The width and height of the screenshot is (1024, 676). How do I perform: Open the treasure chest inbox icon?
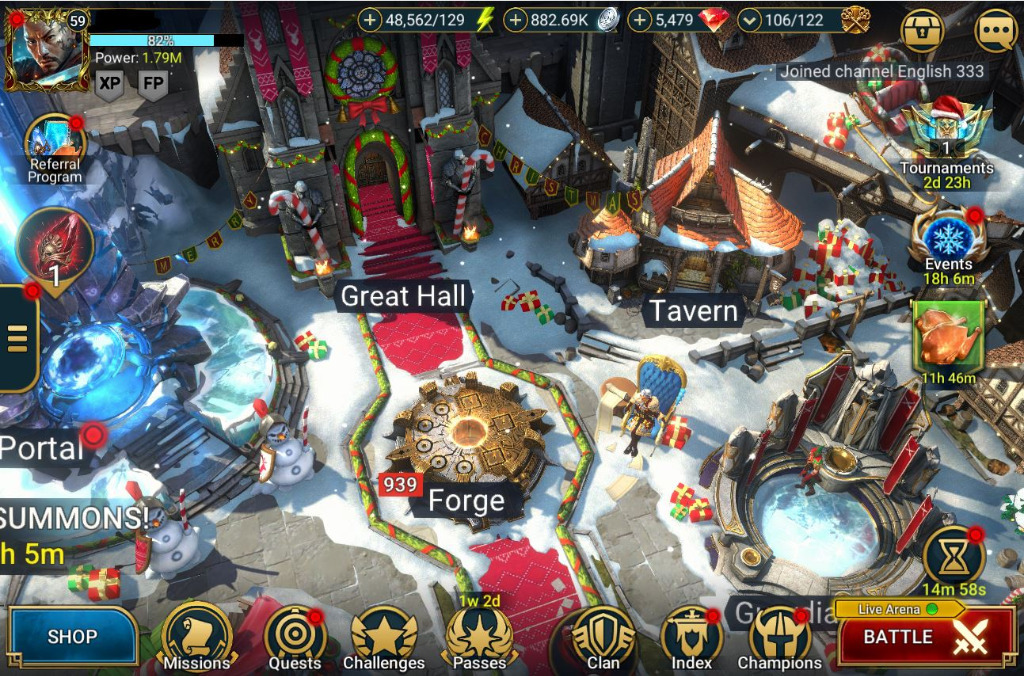pyautogui.click(x=922, y=31)
